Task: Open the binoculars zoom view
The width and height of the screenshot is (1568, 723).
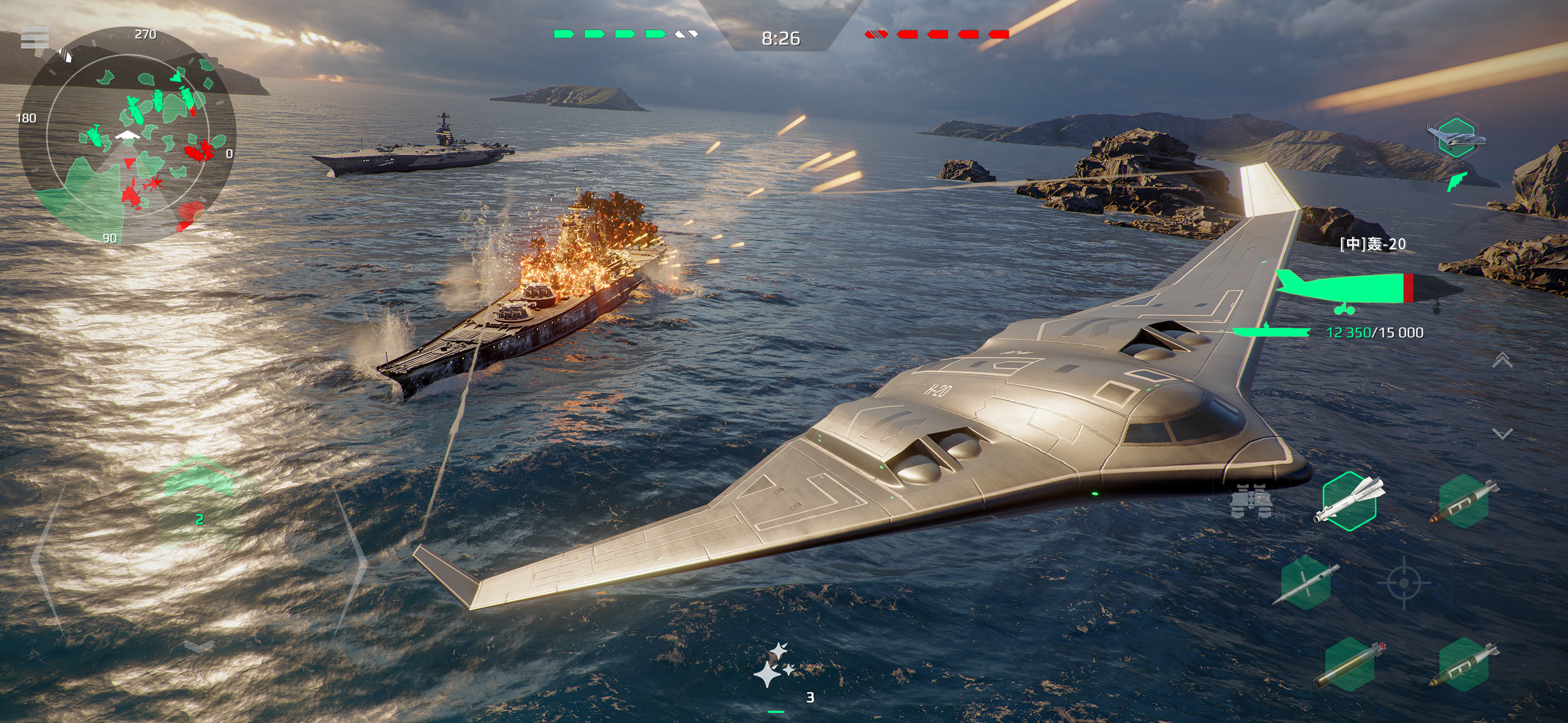Action: tap(1250, 502)
